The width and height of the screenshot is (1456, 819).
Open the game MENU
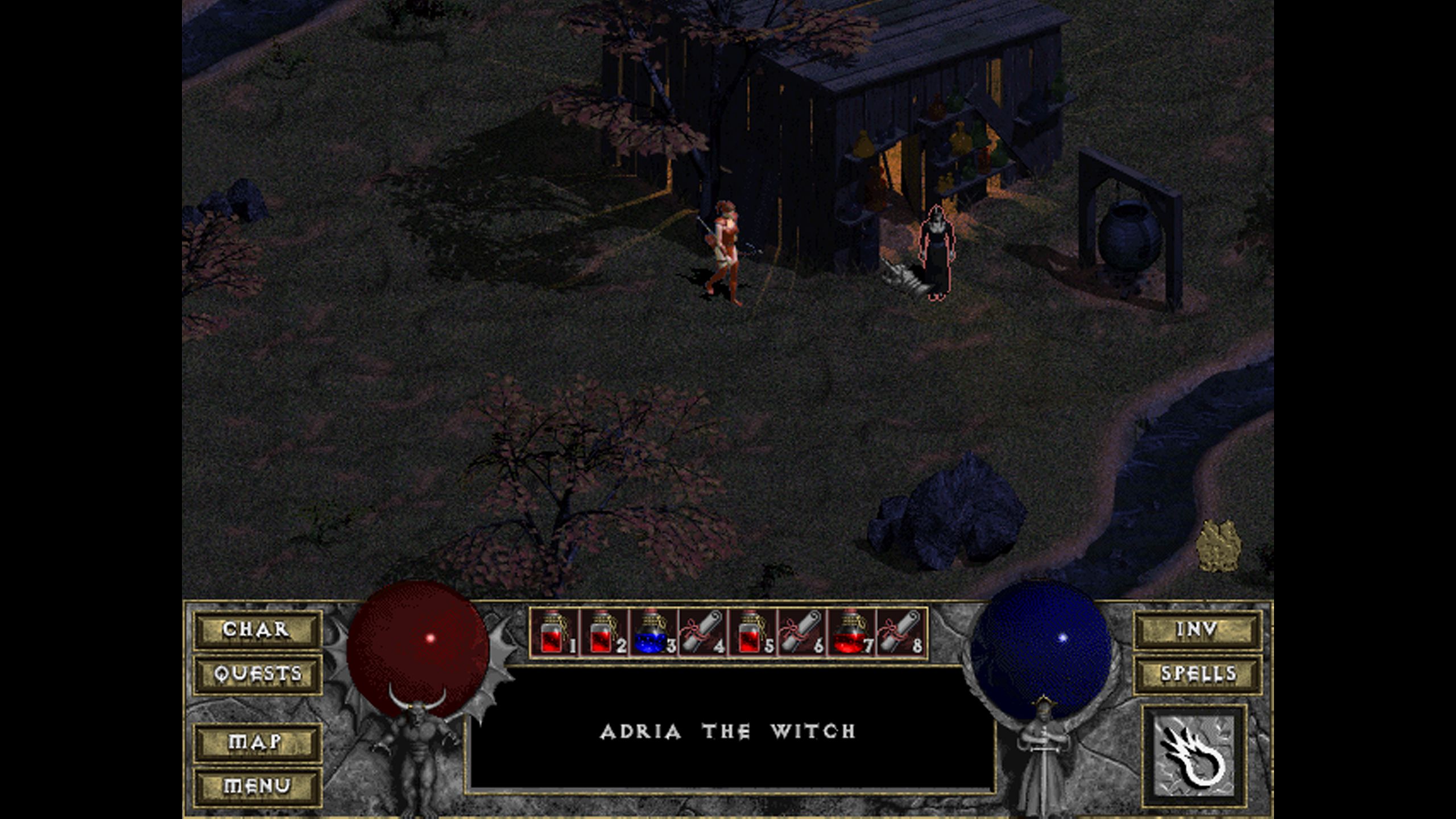click(257, 786)
